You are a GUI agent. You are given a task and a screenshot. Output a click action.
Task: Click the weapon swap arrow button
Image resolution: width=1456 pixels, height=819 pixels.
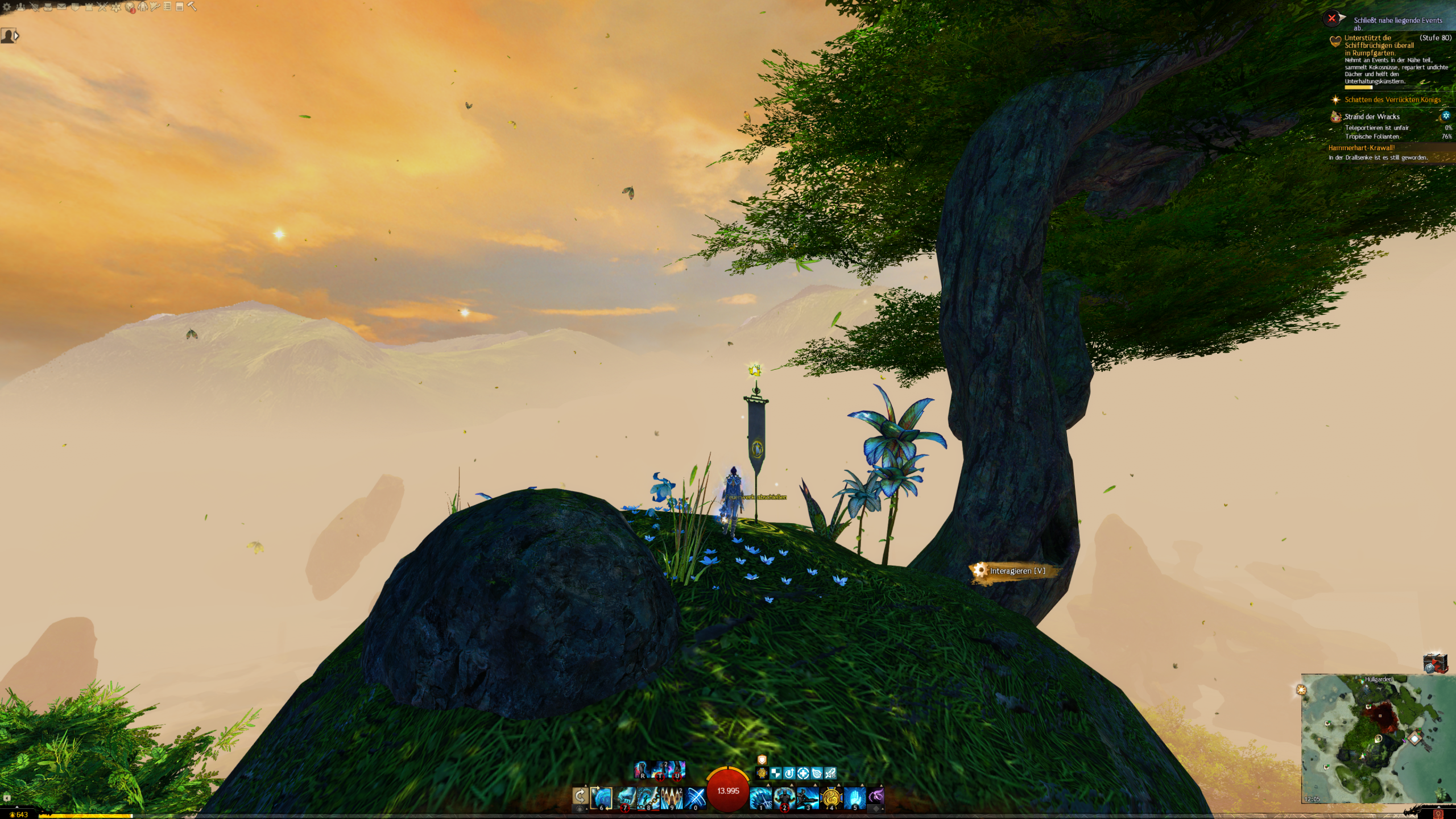tap(580, 796)
